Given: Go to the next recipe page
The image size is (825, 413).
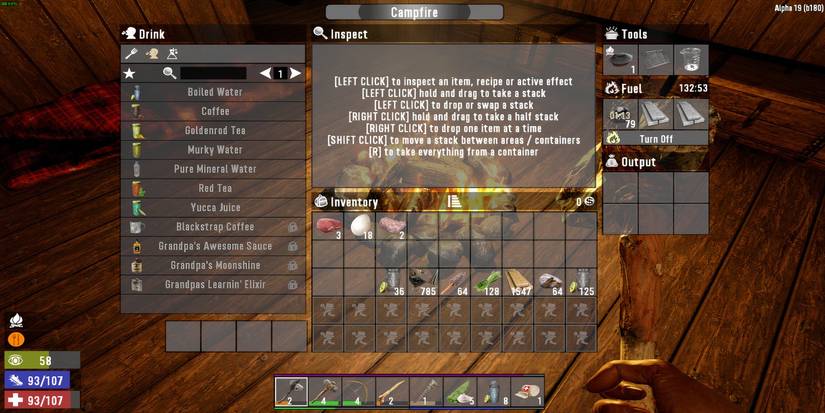Looking at the screenshot, I should (296, 74).
